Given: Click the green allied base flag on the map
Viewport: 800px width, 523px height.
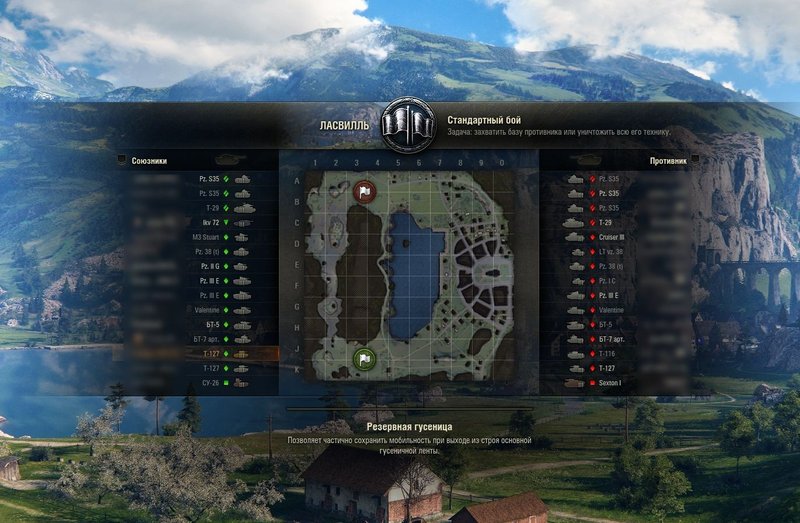Looking at the screenshot, I should [x=363, y=358].
